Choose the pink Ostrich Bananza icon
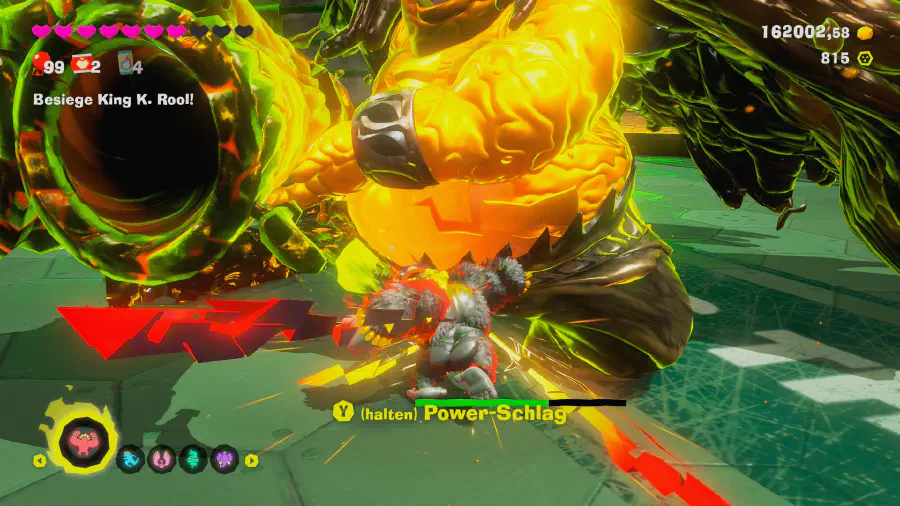The image size is (900, 506). [162, 460]
